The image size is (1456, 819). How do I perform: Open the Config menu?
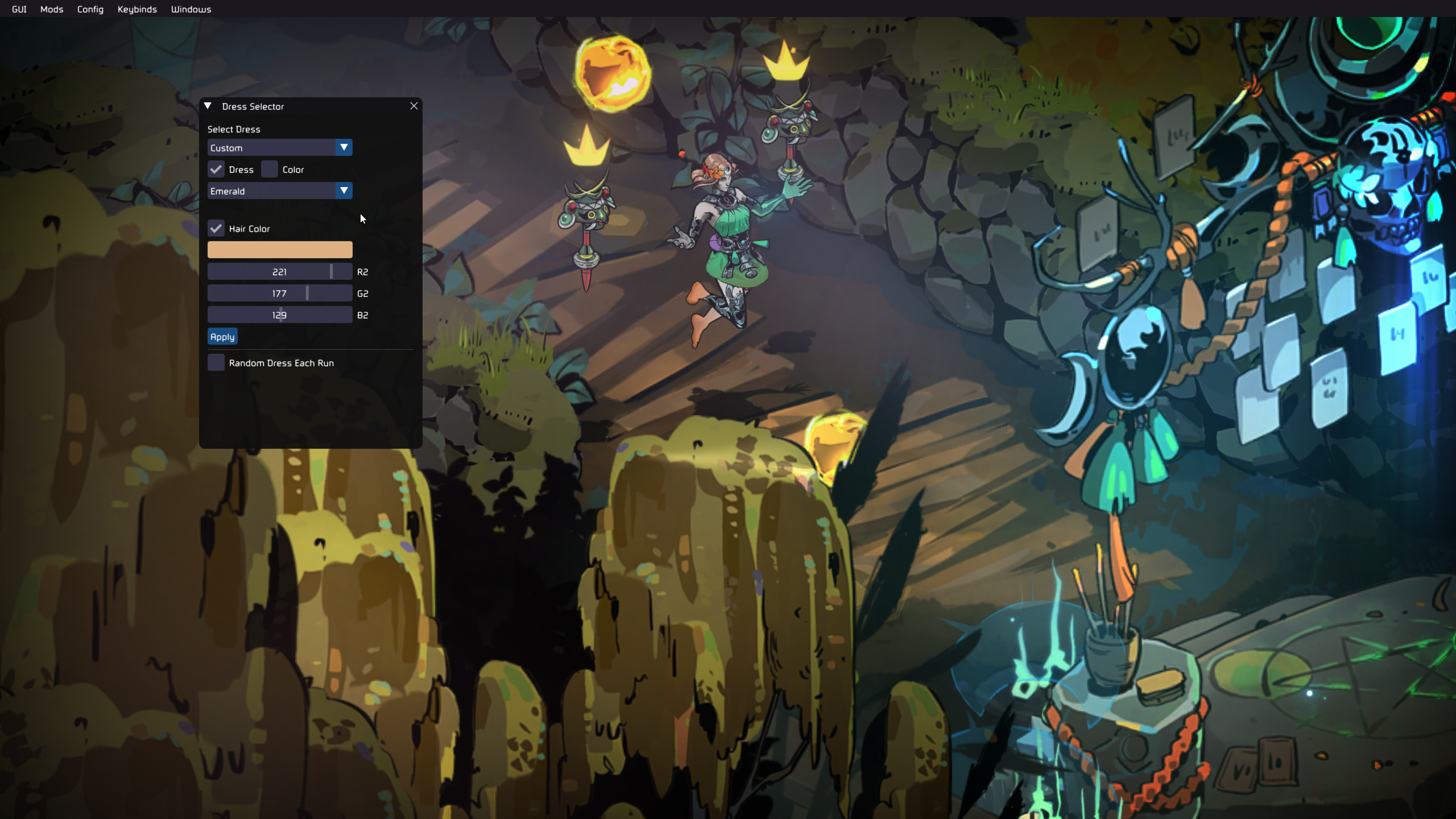(x=90, y=9)
